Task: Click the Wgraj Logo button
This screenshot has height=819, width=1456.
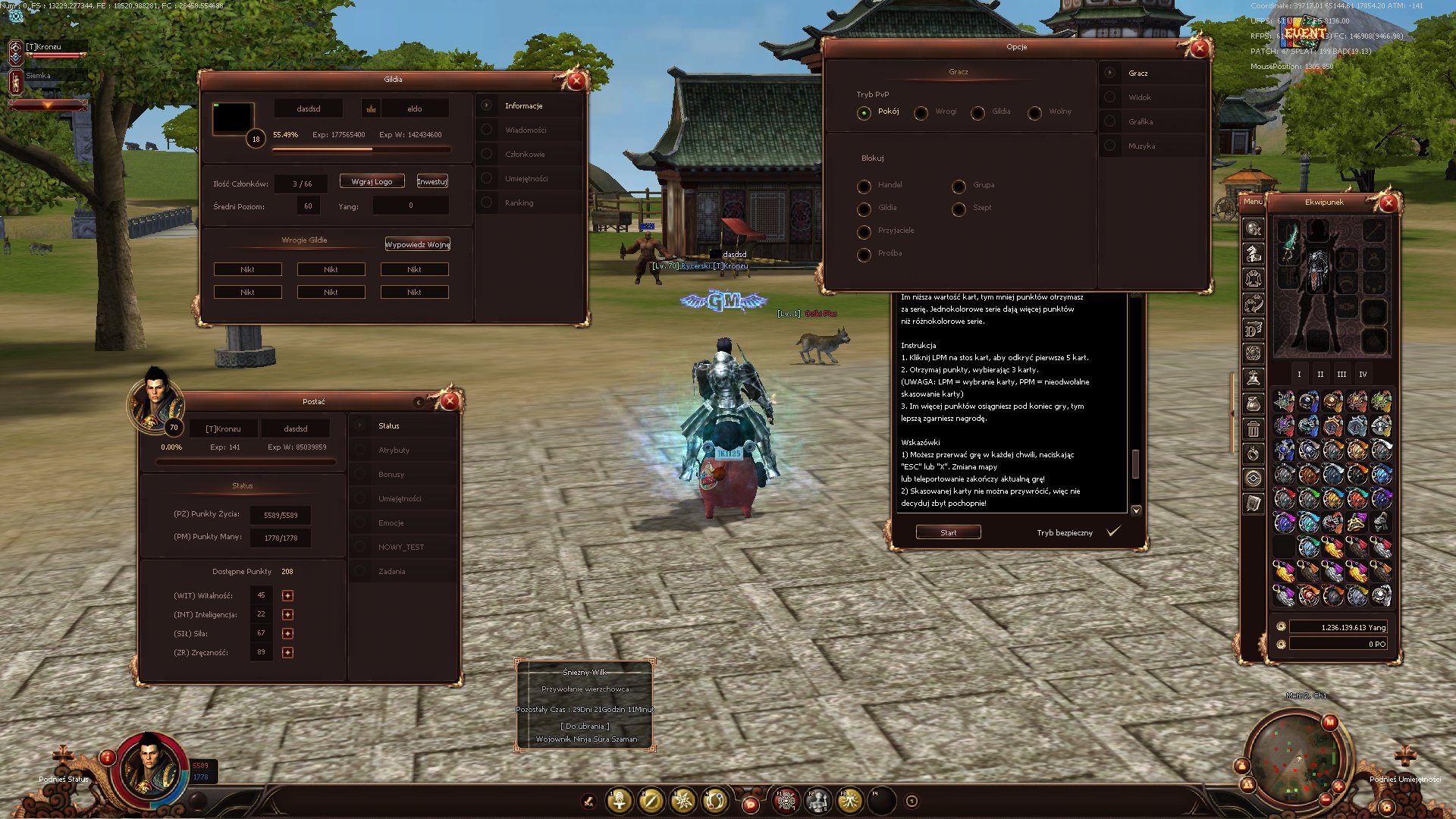Action: pos(372,182)
